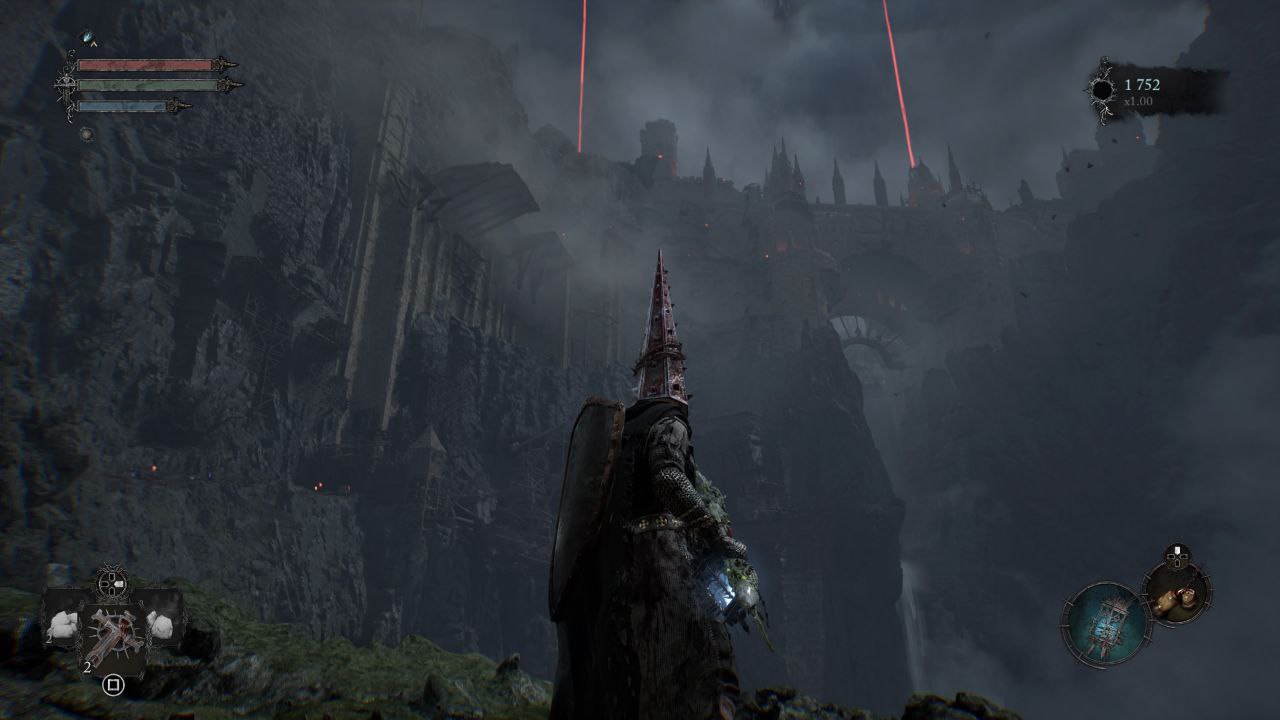Click the glowing blue buff status icon
Image resolution: width=1280 pixels, height=720 pixels.
(x=88, y=37)
